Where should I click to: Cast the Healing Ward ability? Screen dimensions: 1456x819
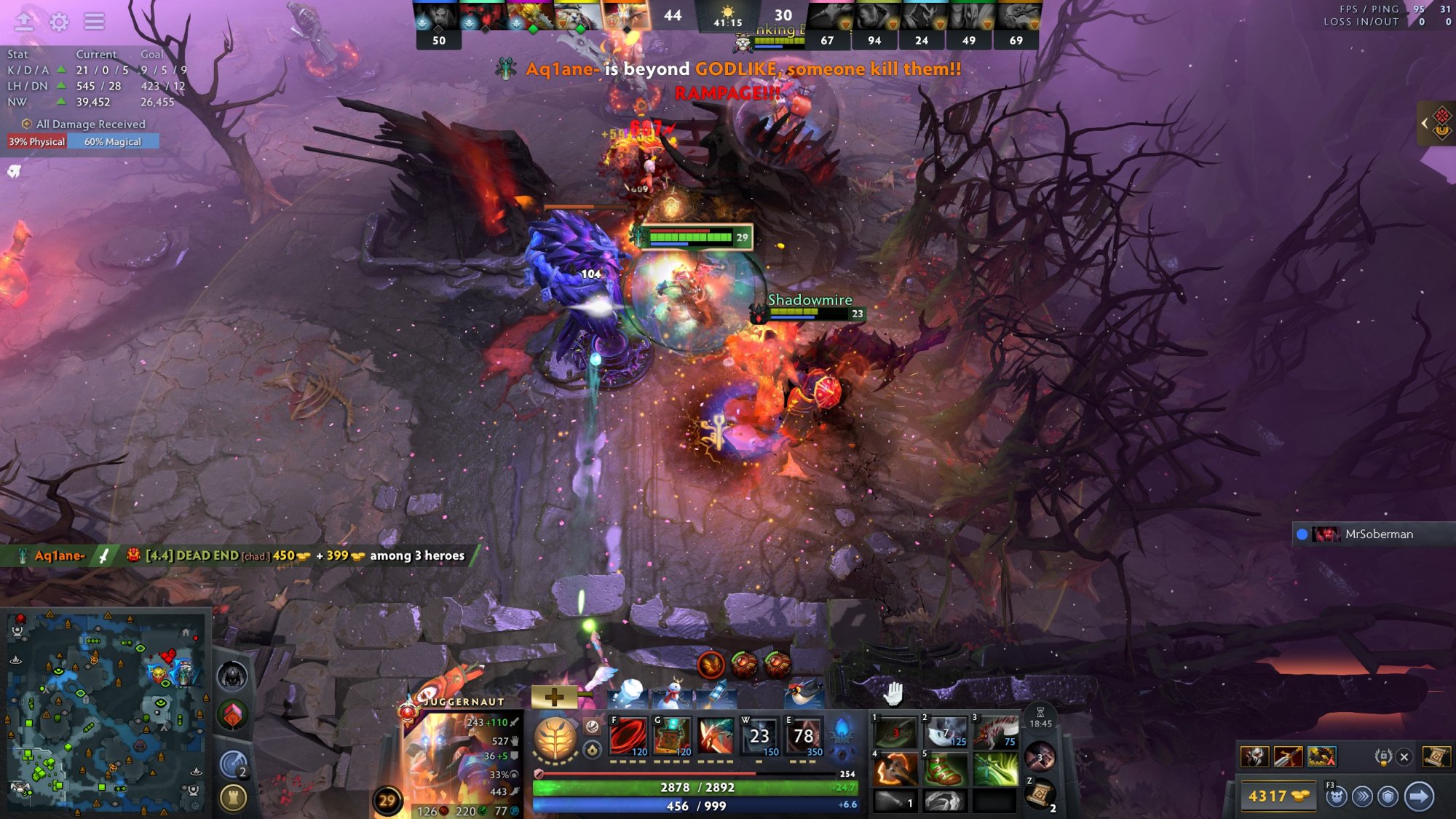tap(672, 735)
